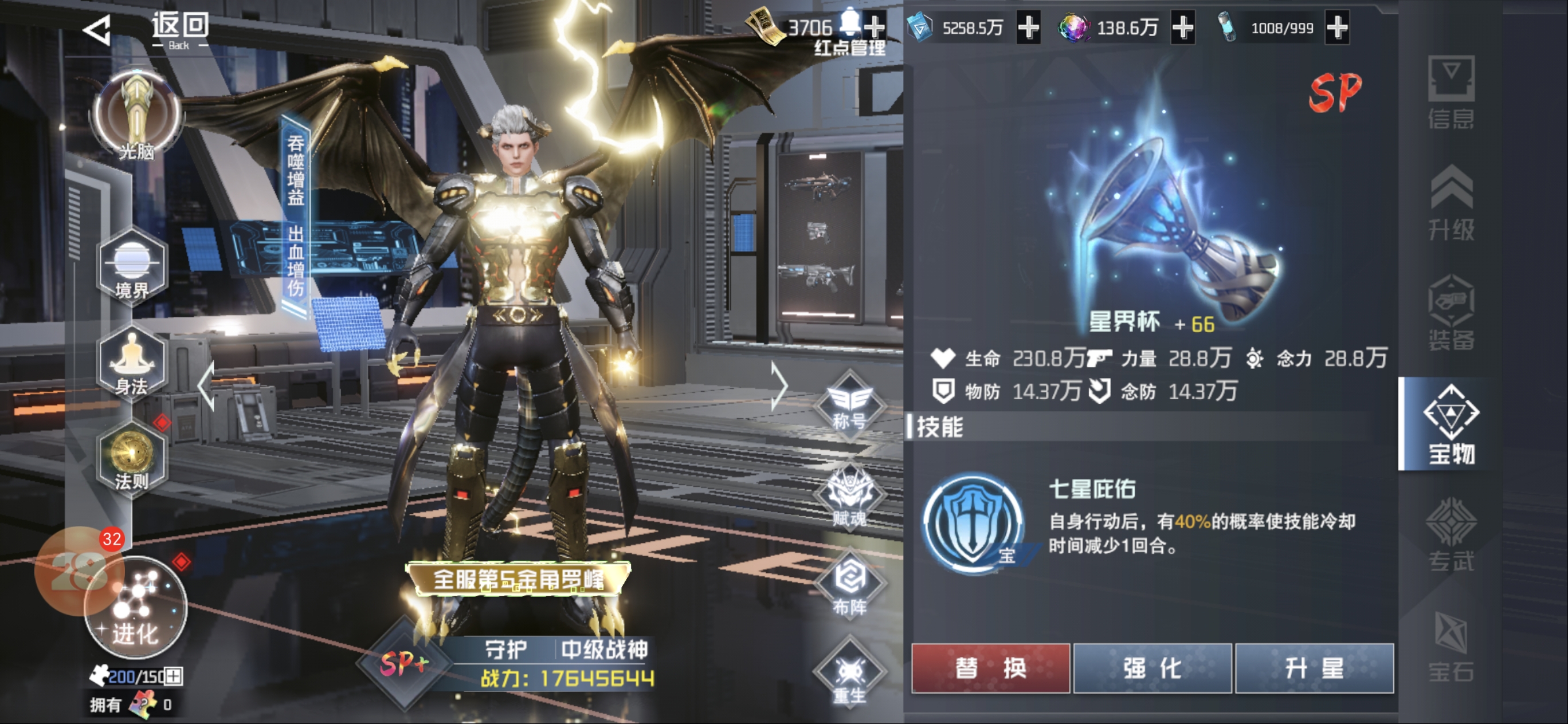This screenshot has width=1568, height=724.
Task: Switch to the 信息 info tab
Action: (x=1451, y=92)
